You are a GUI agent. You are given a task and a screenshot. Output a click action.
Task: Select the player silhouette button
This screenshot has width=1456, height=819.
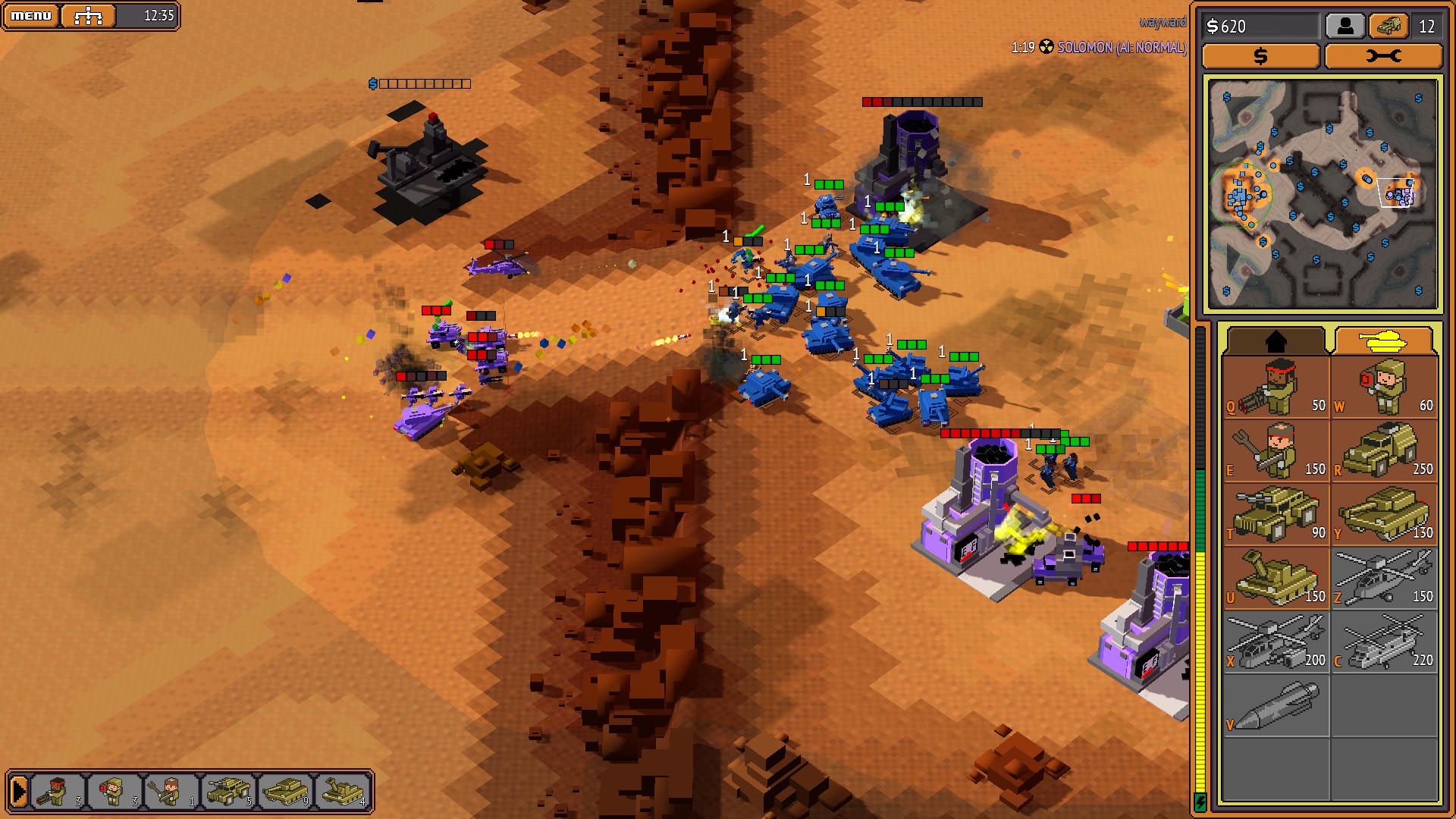1345,27
